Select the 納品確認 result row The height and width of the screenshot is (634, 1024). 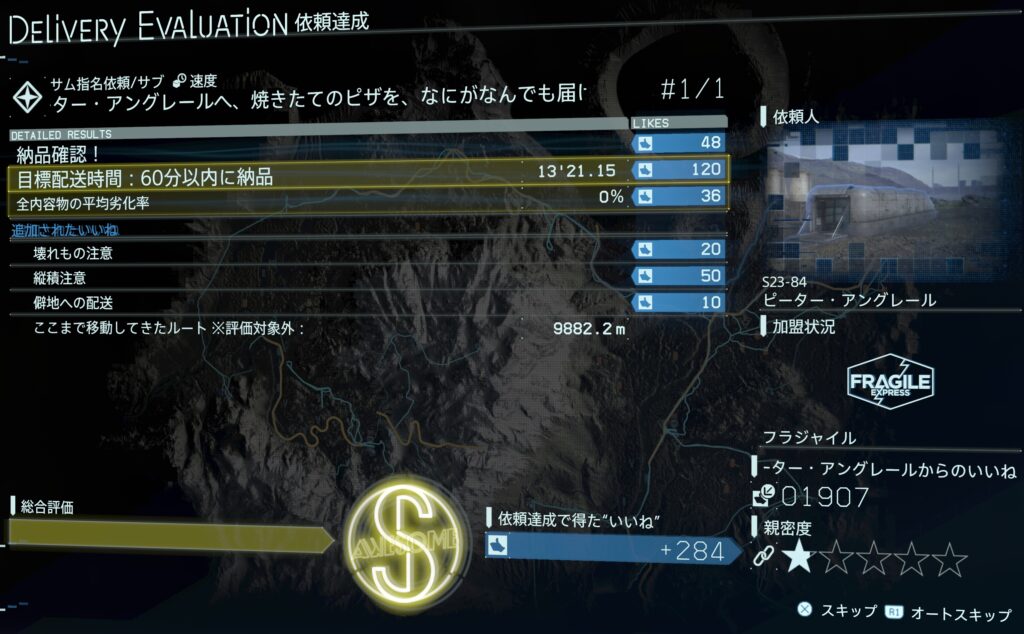point(368,153)
